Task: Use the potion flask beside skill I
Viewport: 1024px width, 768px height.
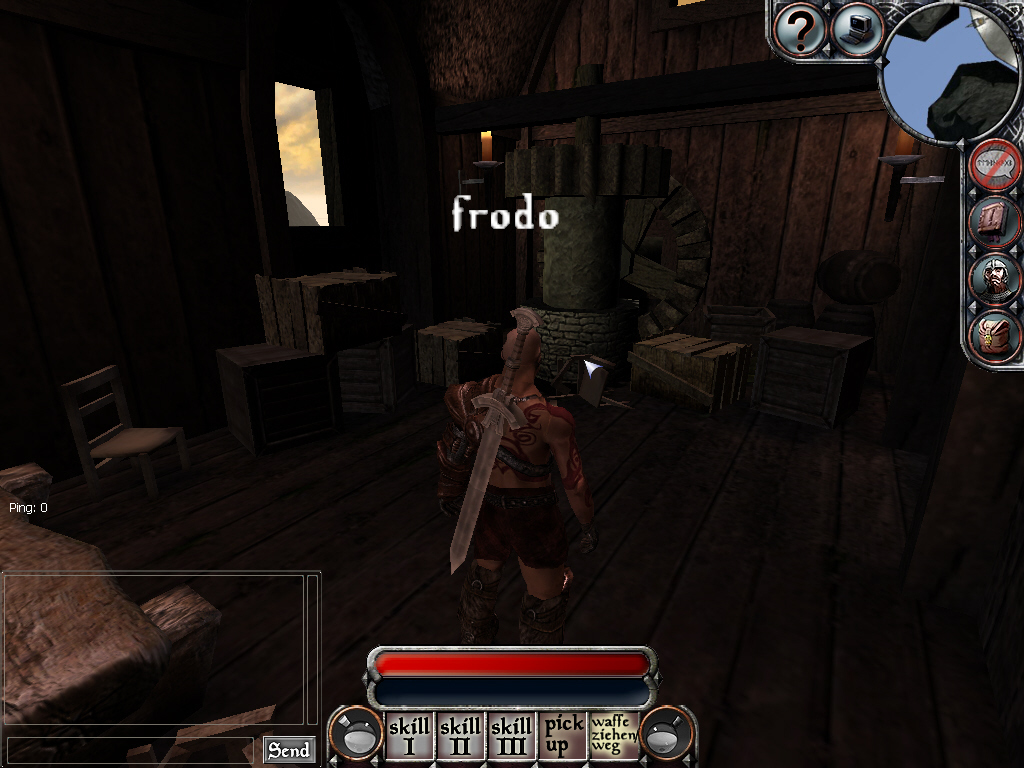Action: click(359, 735)
